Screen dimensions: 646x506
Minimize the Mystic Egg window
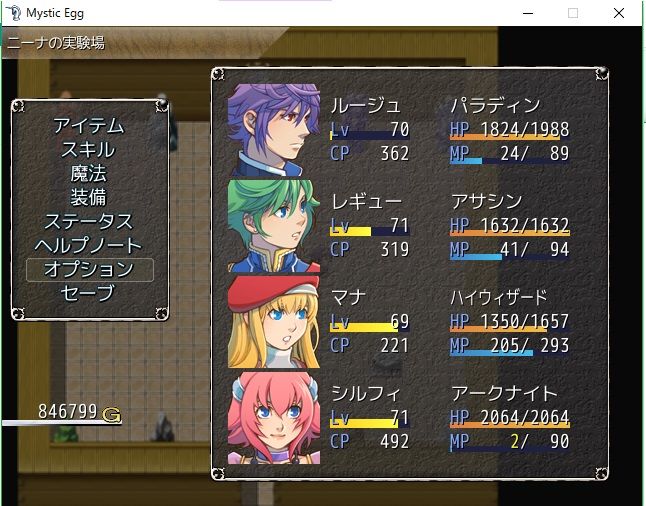[x=527, y=13]
